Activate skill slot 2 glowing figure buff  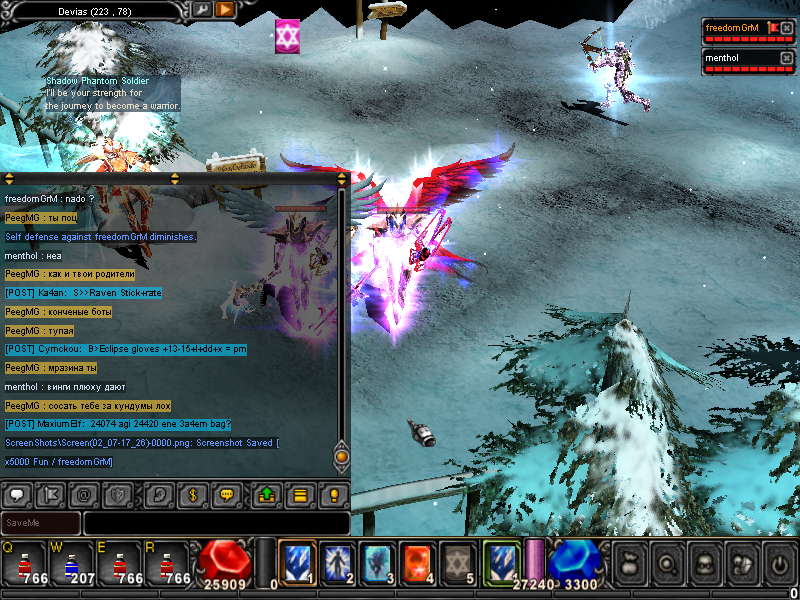(337, 562)
